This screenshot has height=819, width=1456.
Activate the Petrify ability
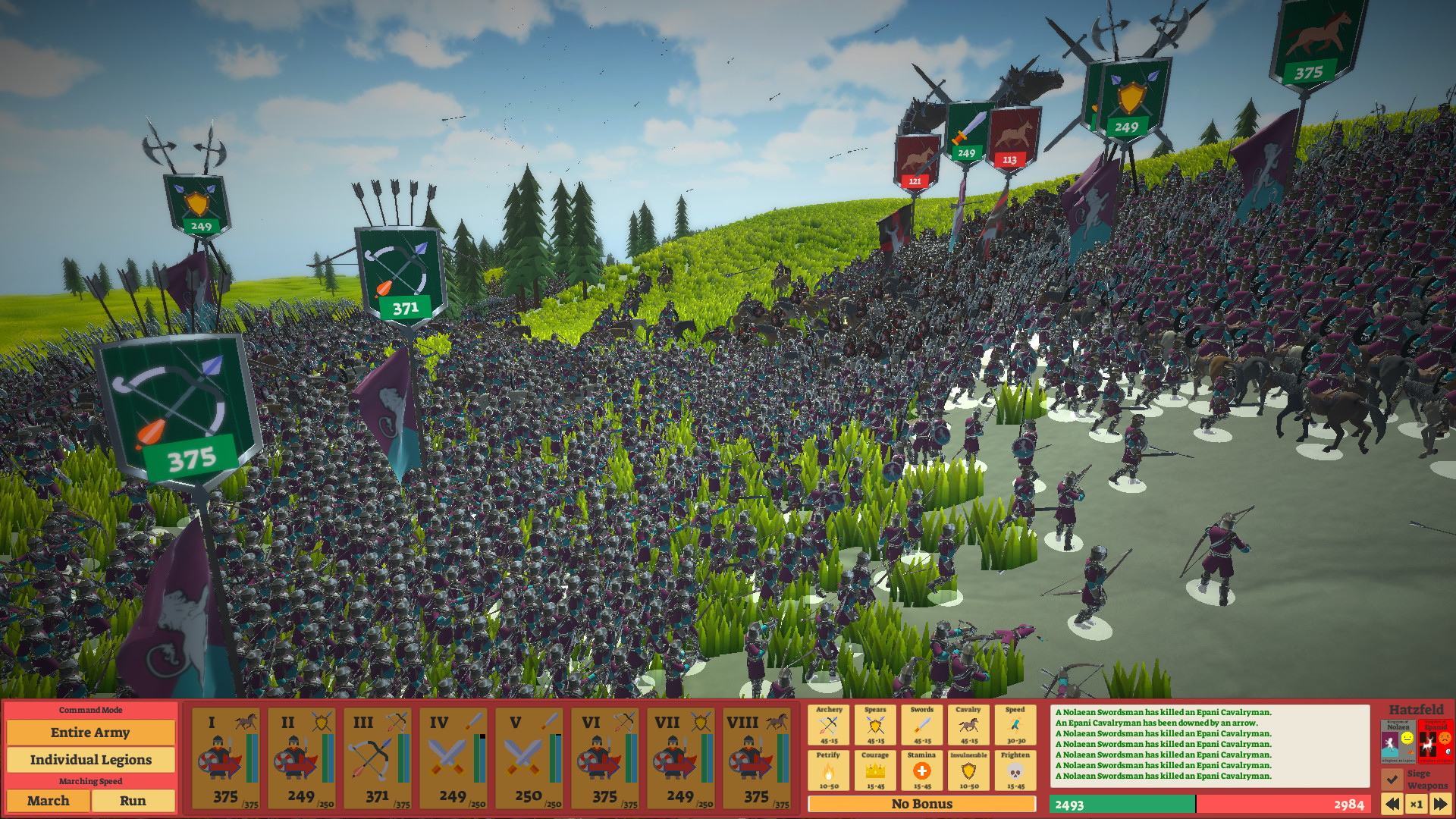coord(830,772)
